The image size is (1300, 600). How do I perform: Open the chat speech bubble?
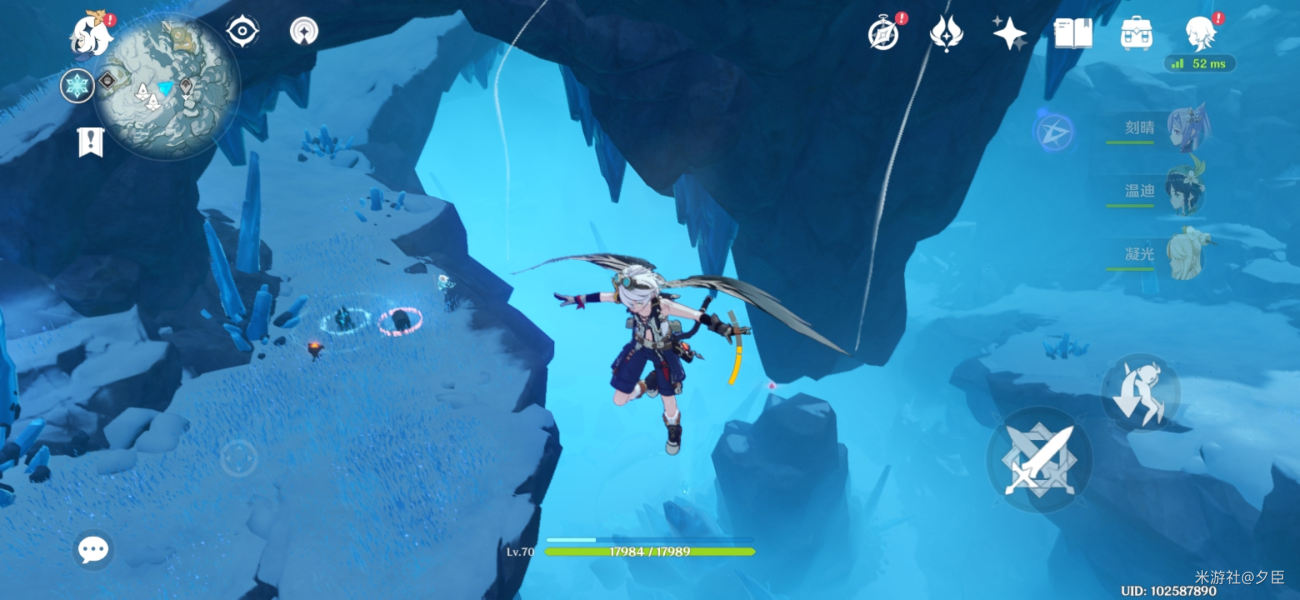[x=94, y=549]
